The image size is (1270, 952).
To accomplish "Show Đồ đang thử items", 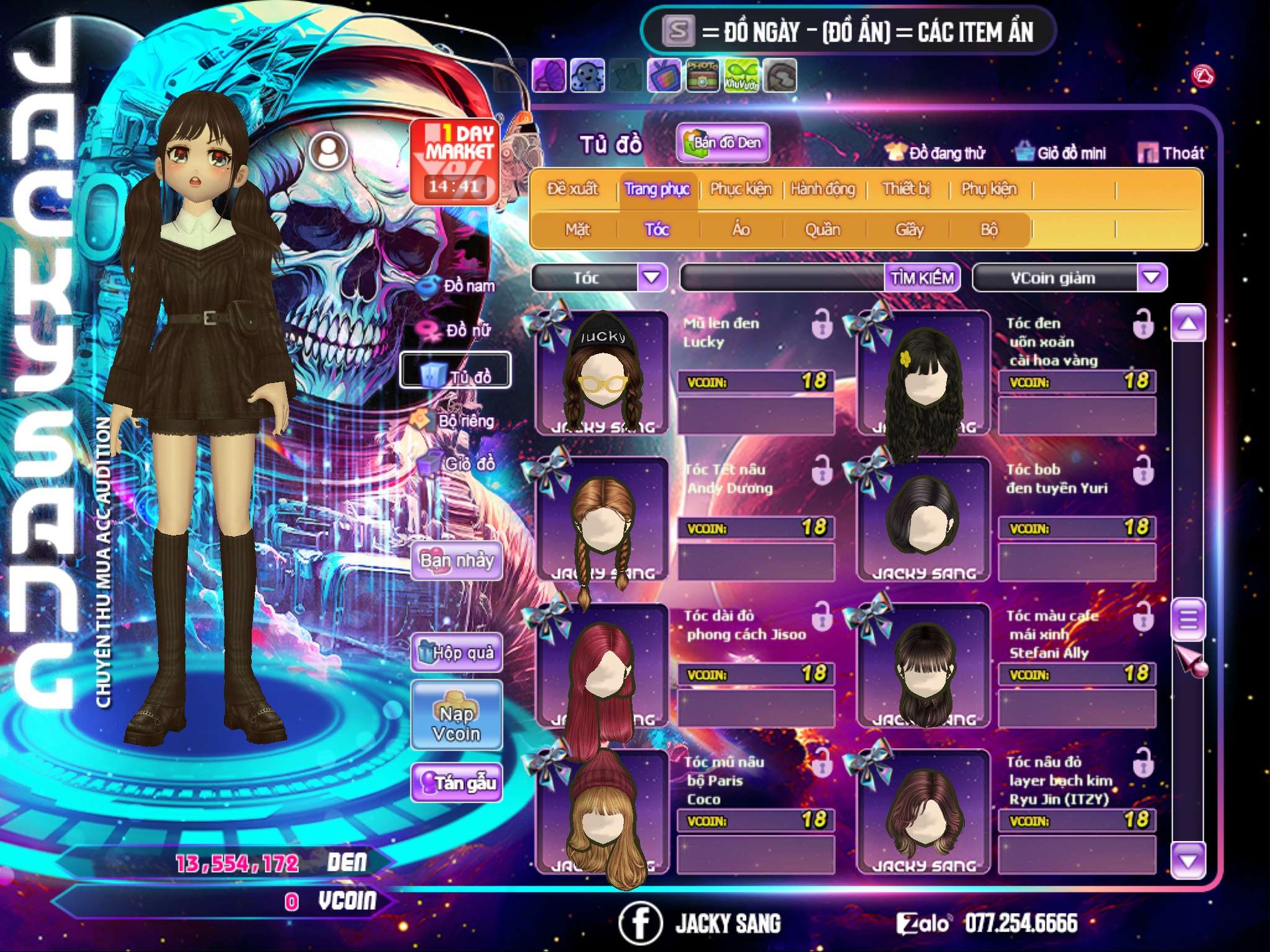I will point(935,152).
